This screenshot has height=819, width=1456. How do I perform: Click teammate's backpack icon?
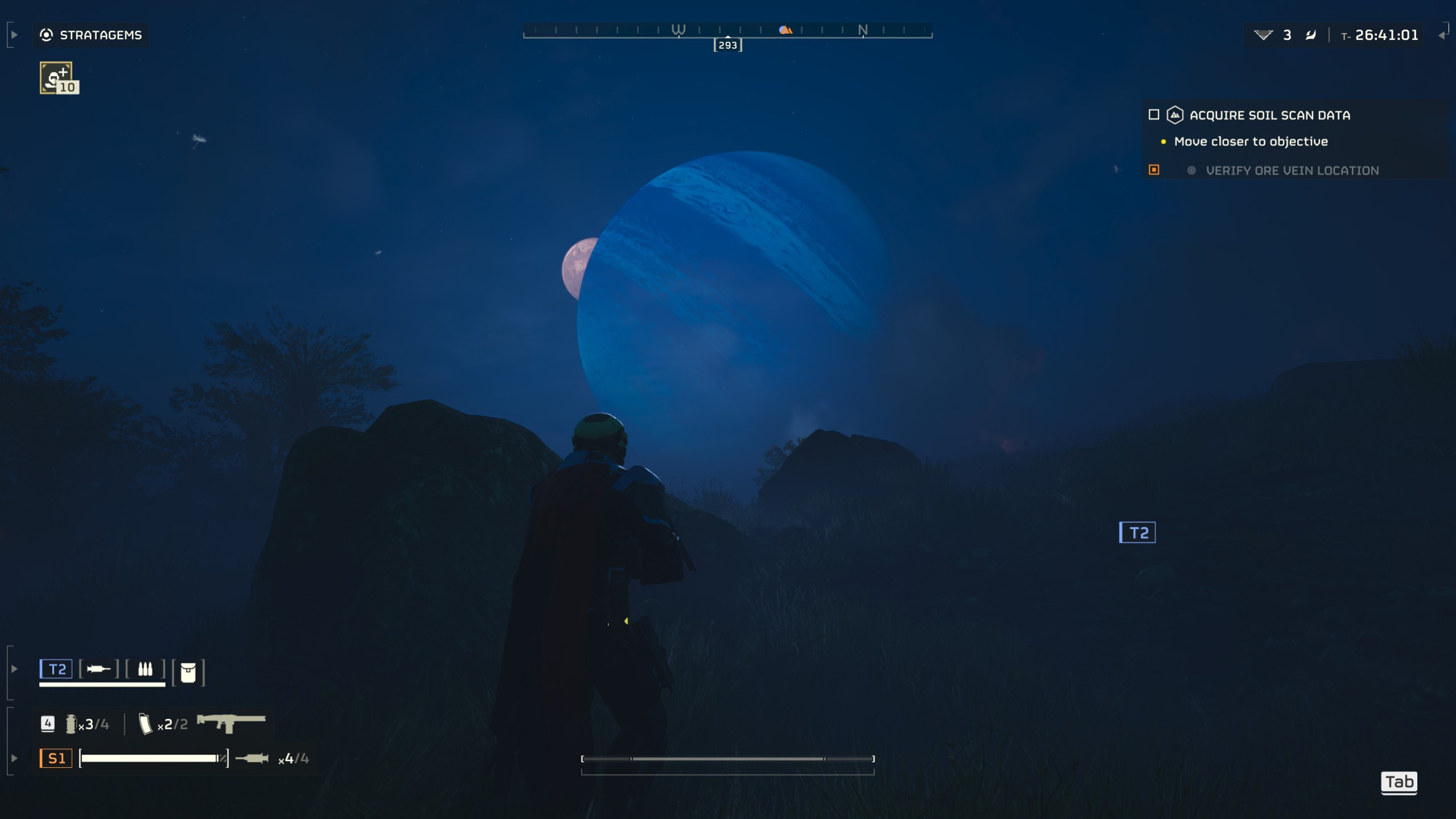coord(188,672)
